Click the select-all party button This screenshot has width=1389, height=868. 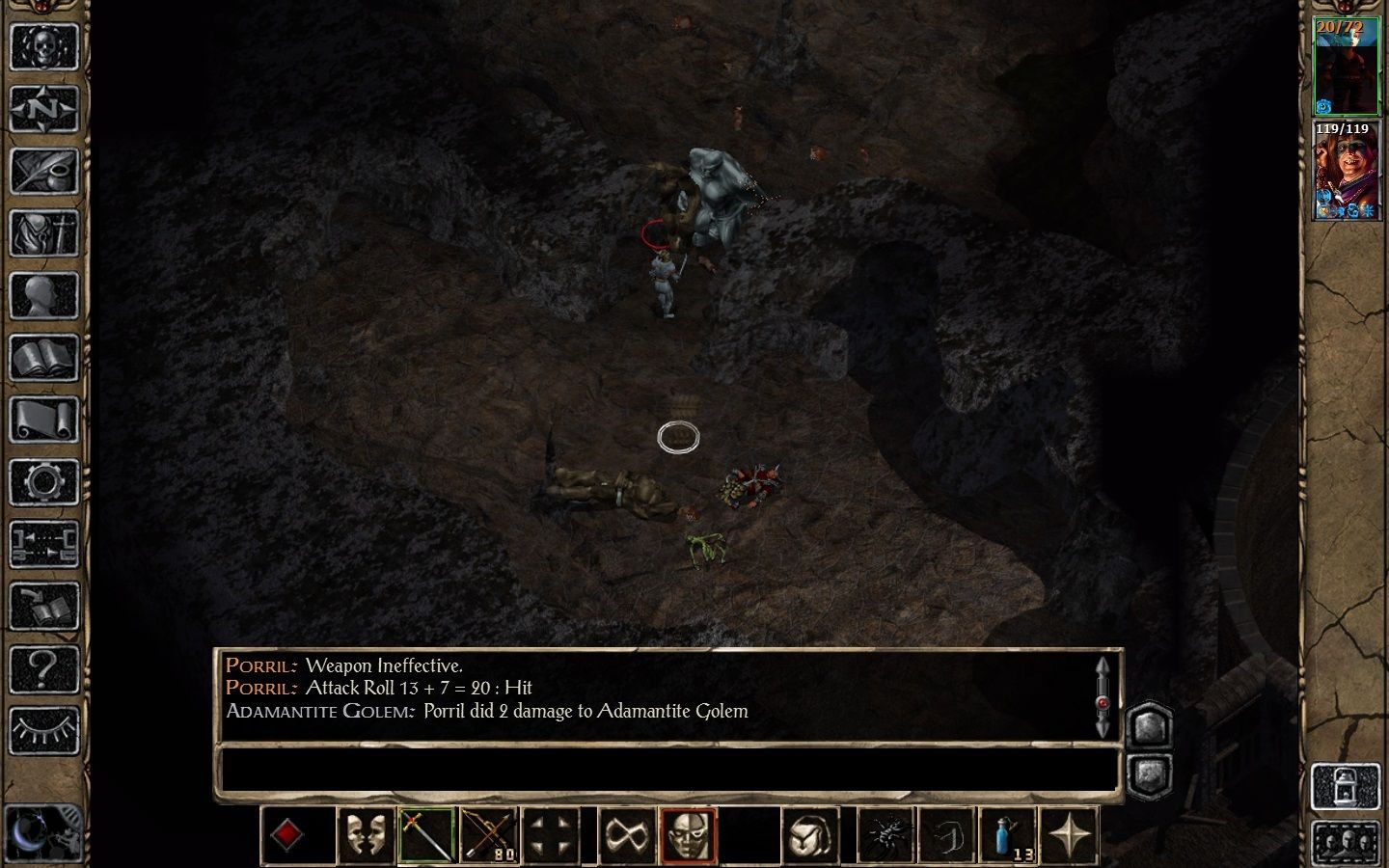[1346, 843]
